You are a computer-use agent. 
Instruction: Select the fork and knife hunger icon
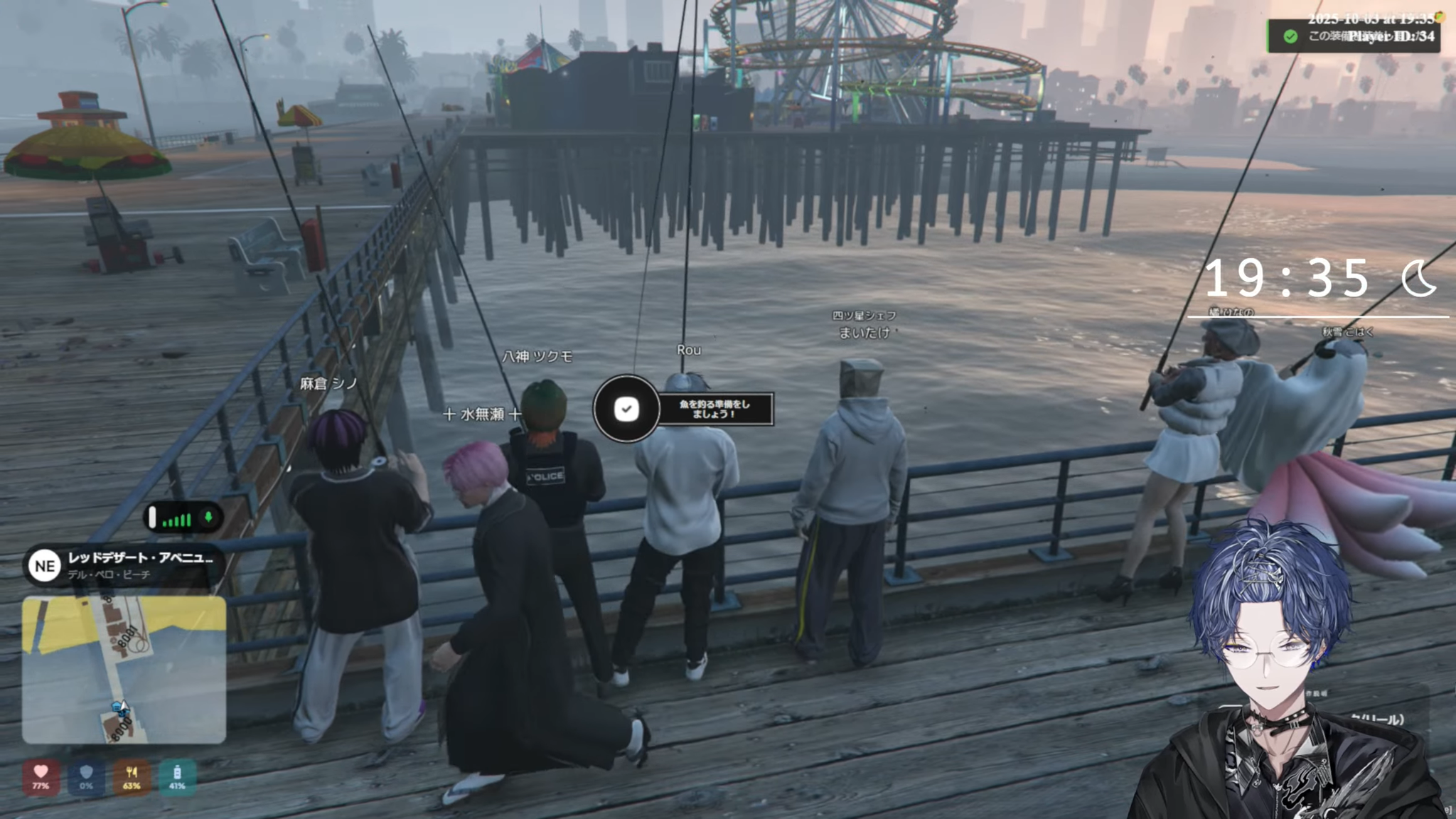tap(132, 776)
